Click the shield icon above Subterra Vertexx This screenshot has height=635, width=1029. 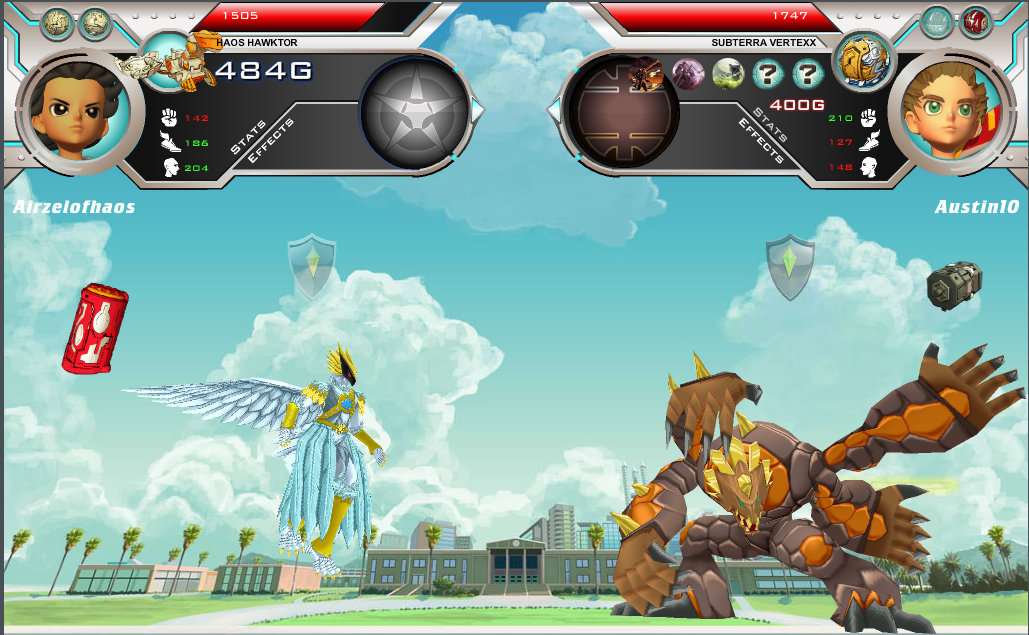[790, 266]
